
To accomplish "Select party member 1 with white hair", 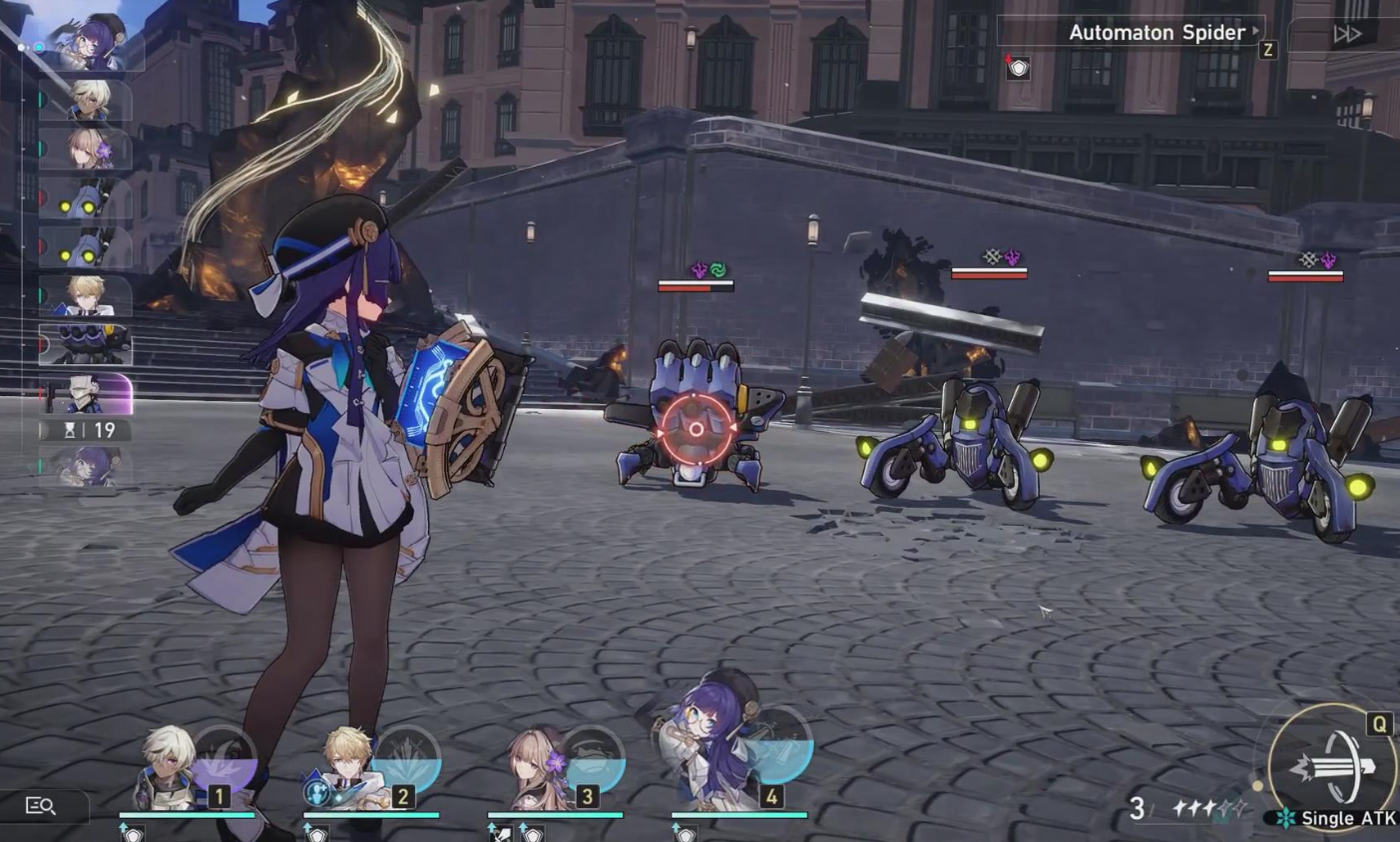I will pyautogui.click(x=172, y=770).
